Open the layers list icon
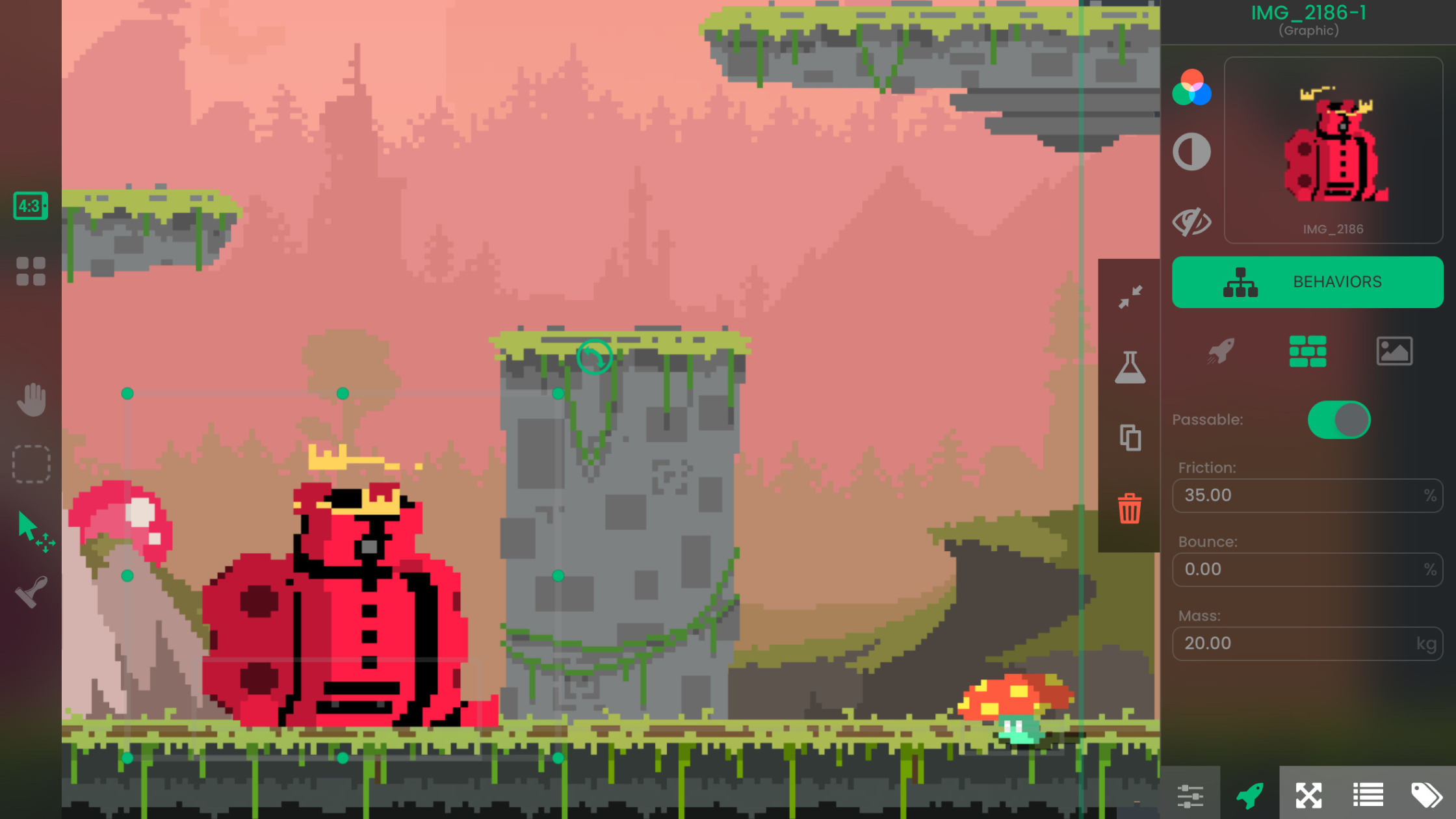Image resolution: width=1456 pixels, height=819 pixels. tap(1368, 794)
